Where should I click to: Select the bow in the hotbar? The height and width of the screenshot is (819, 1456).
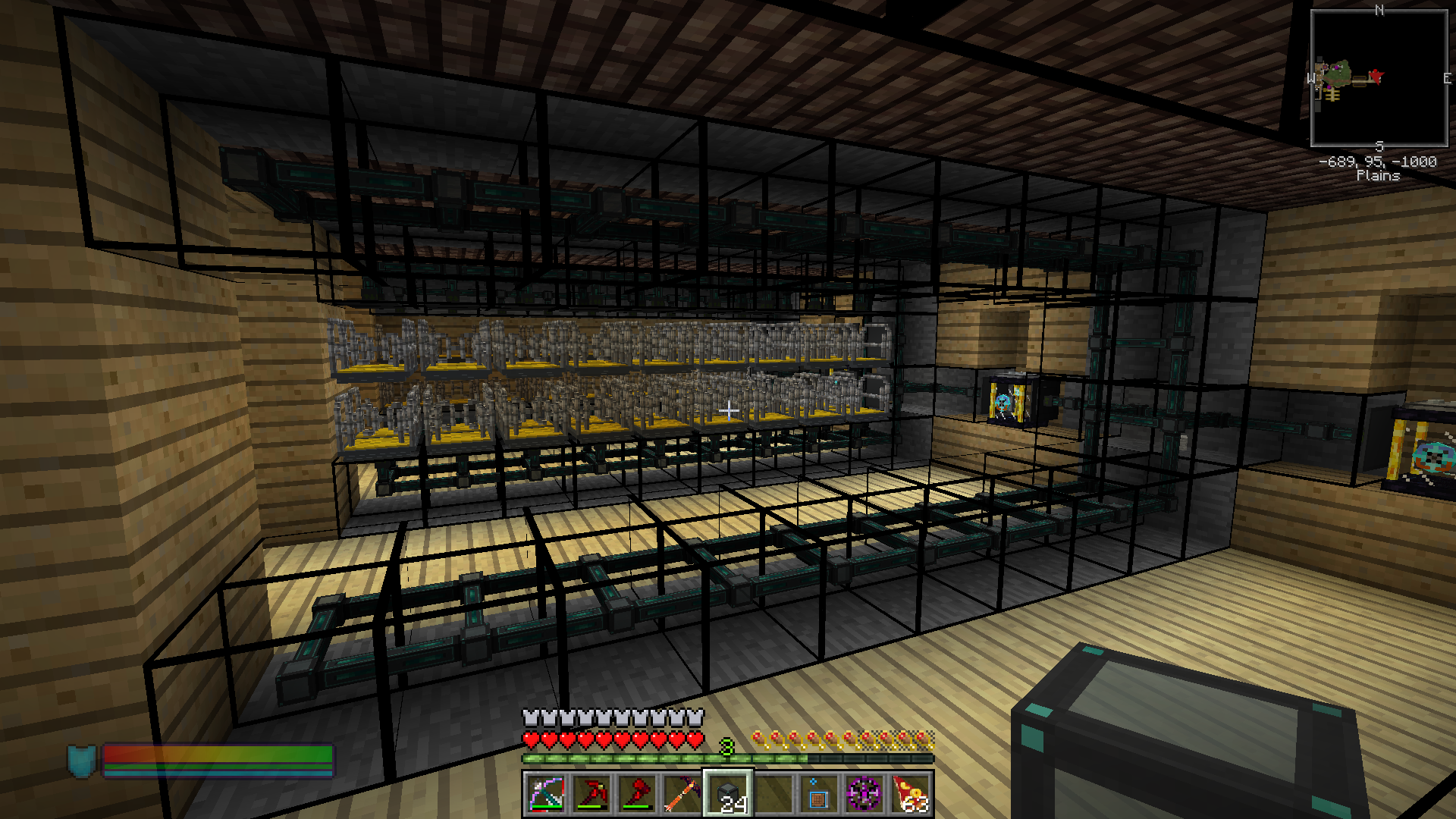pyautogui.click(x=546, y=794)
